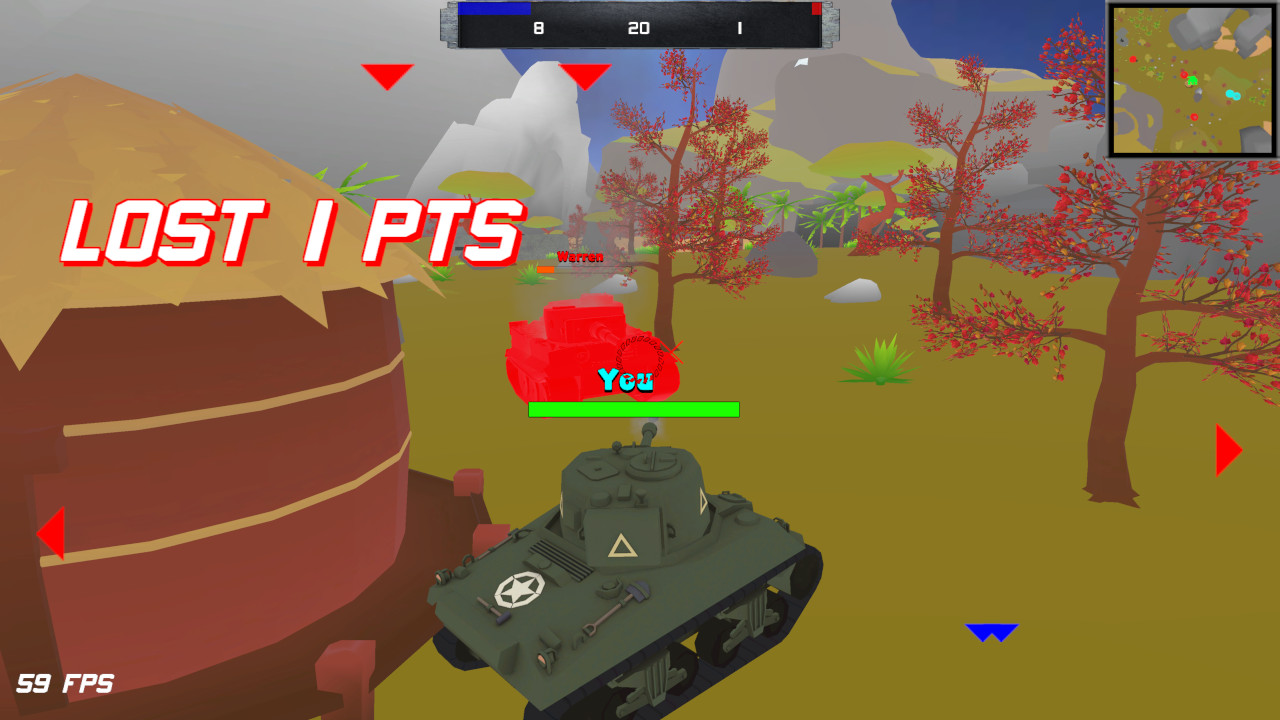Toggle the 59 FPS counter display
The width and height of the screenshot is (1280, 720).
(64, 684)
